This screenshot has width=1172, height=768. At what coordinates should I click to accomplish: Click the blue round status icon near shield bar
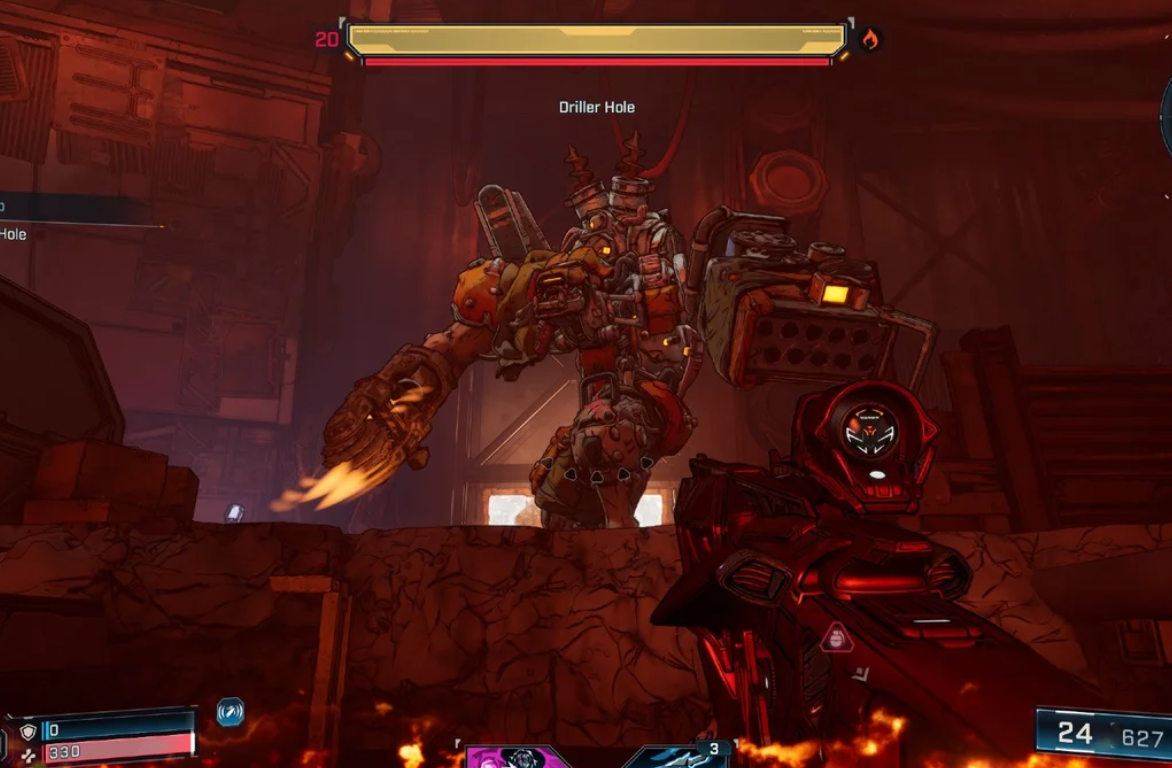[230, 712]
